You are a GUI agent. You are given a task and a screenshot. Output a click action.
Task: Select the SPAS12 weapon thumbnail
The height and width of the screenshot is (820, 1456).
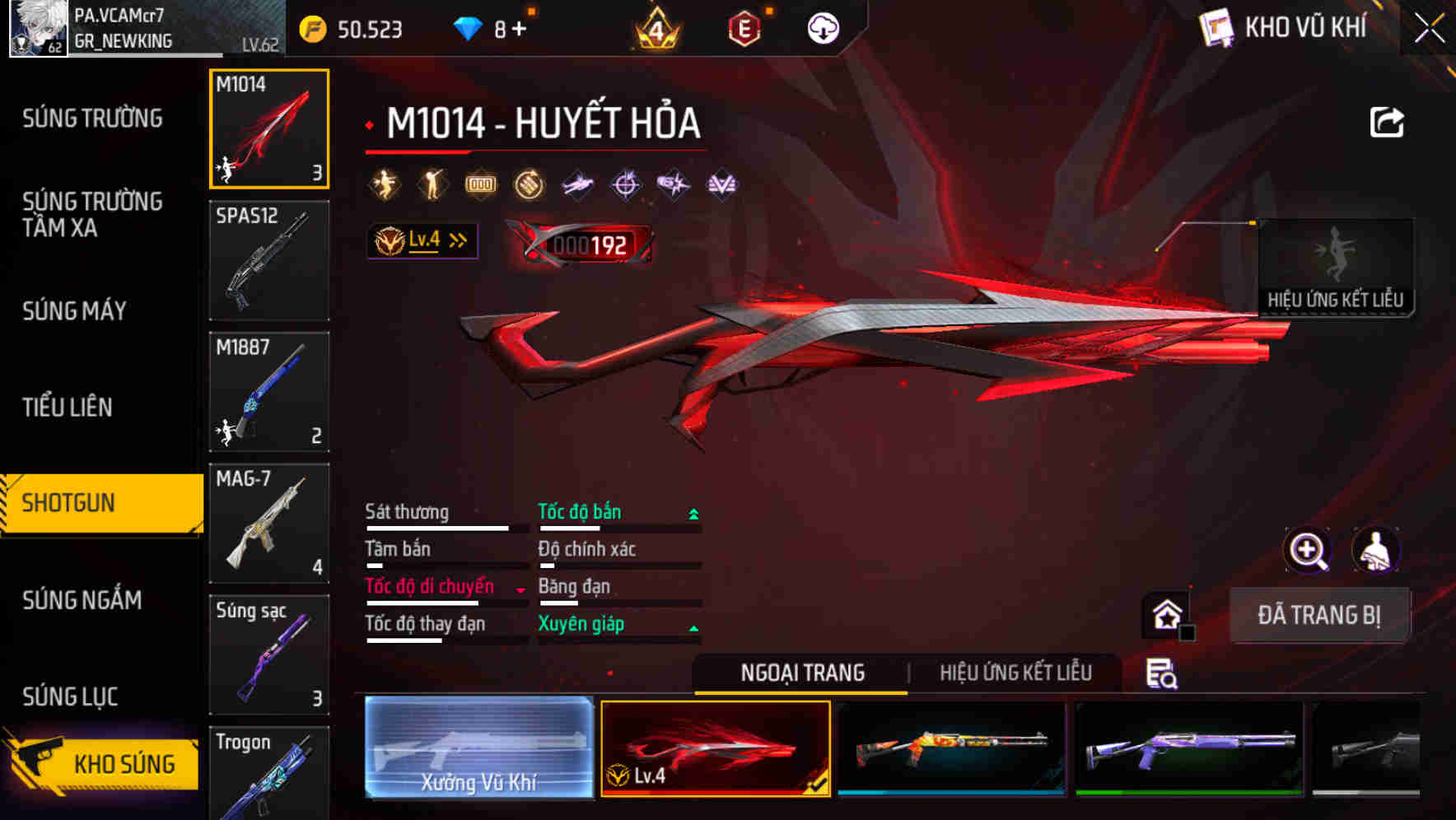pyautogui.click(x=268, y=260)
